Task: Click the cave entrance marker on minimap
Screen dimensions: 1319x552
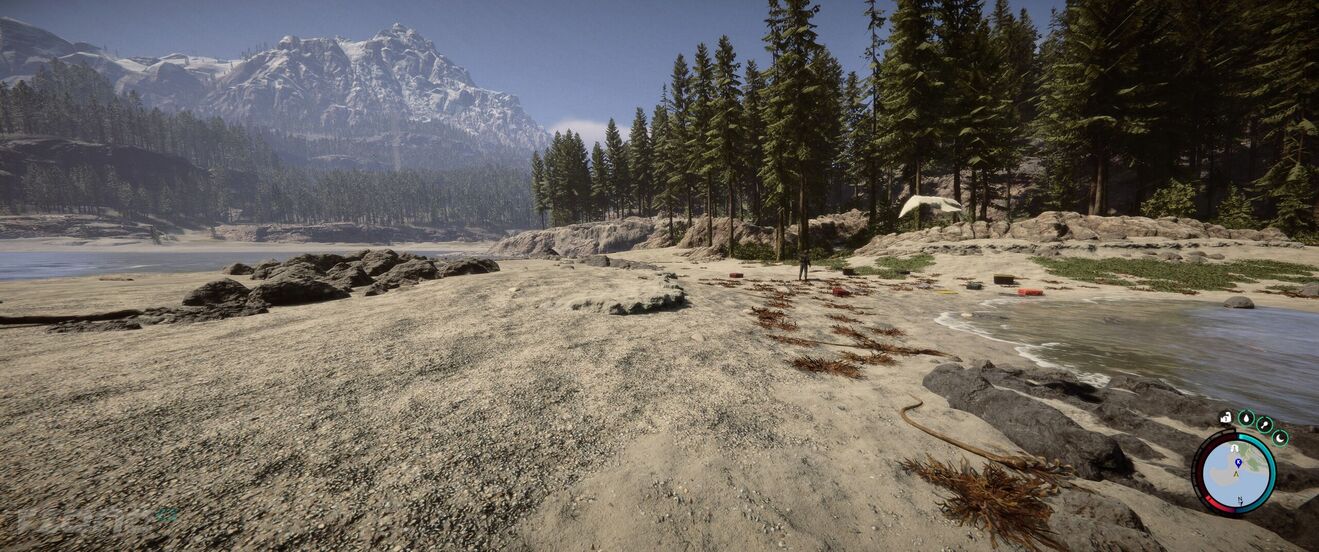Action: [x=1235, y=448]
